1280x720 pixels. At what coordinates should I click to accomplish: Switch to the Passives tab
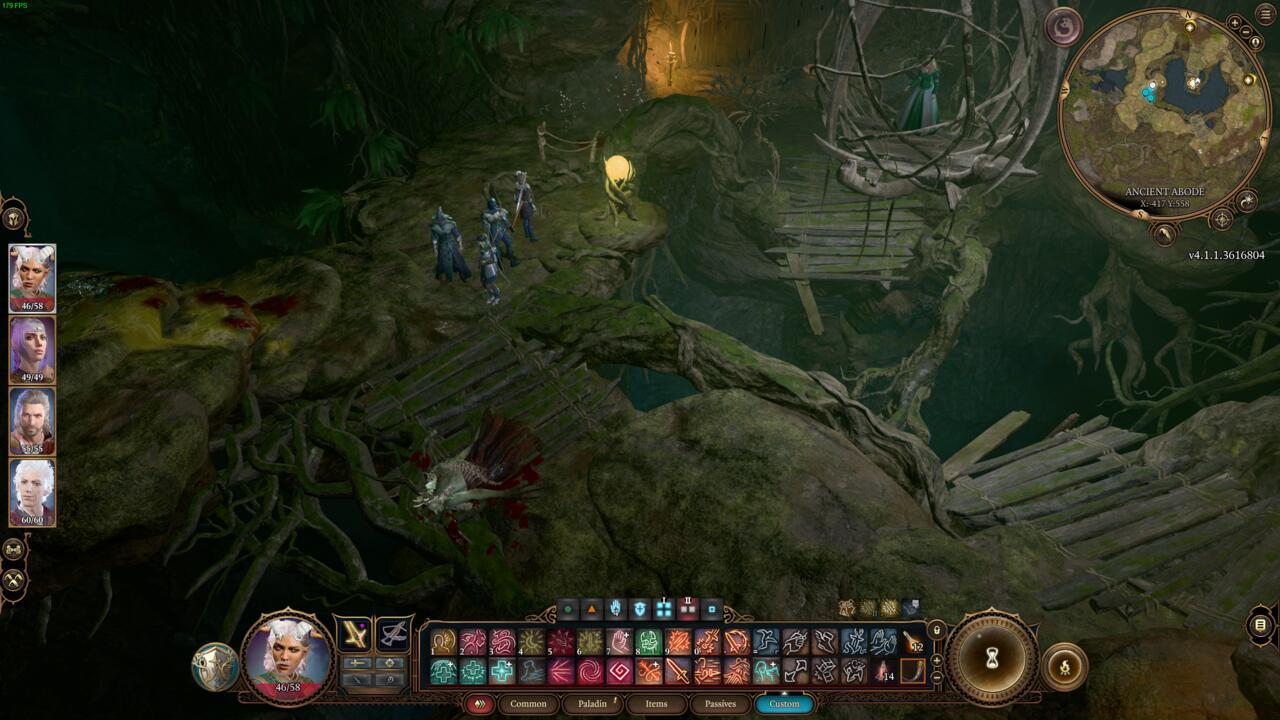(722, 703)
